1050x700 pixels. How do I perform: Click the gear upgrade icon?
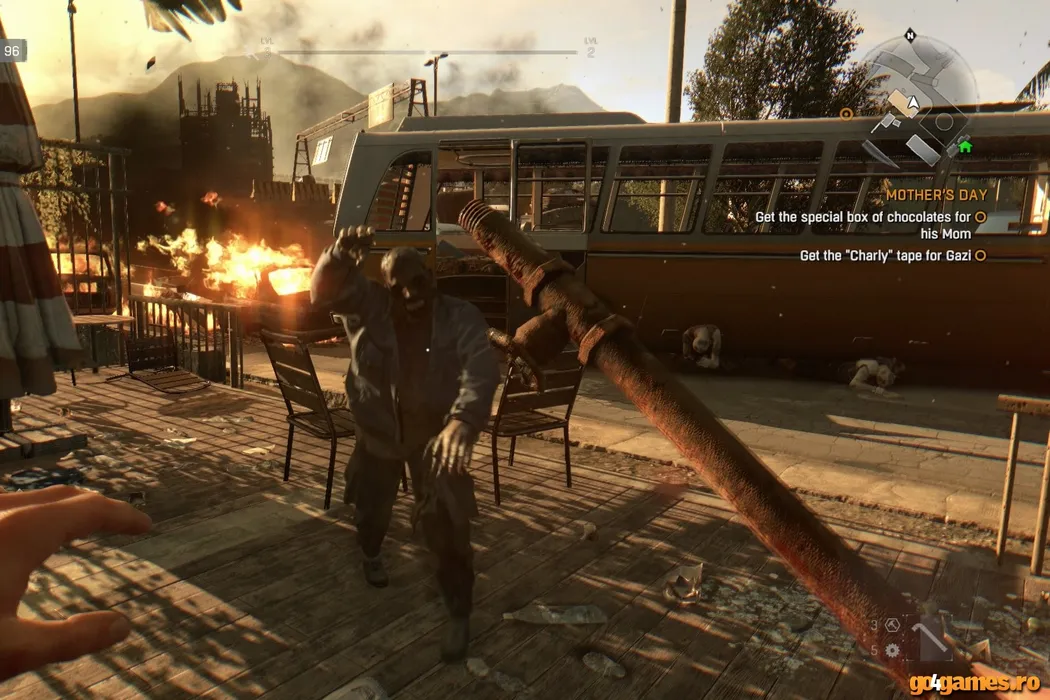pyautogui.click(x=892, y=650)
